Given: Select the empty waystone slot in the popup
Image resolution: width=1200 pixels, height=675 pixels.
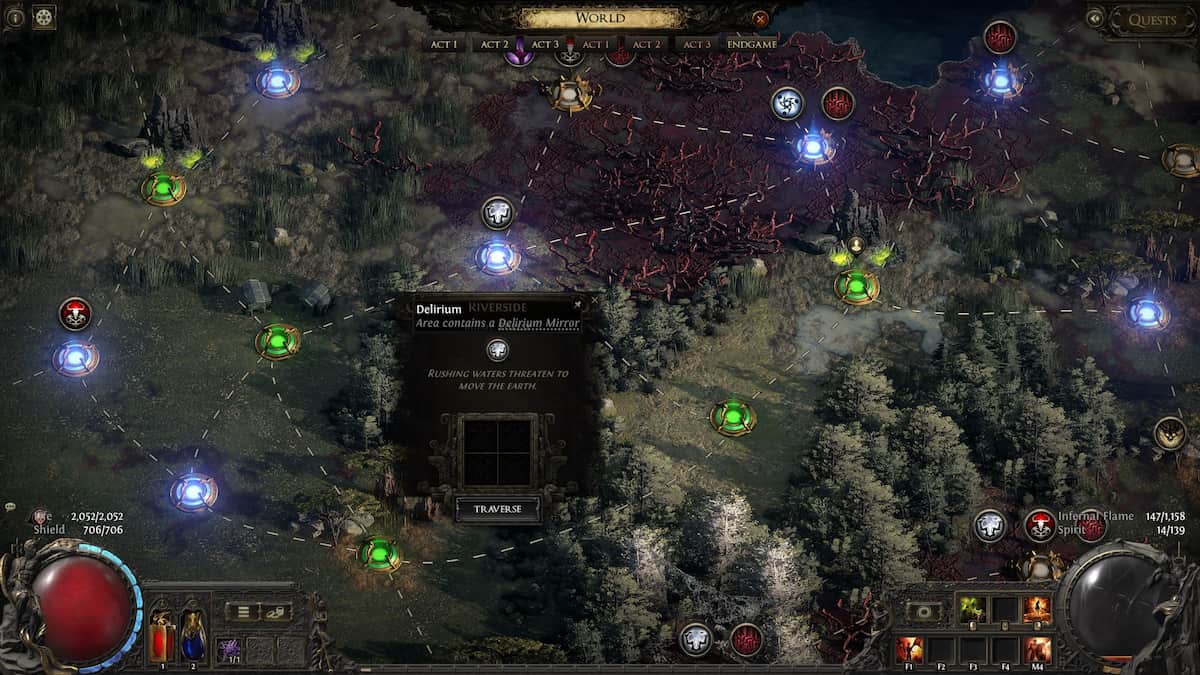Looking at the screenshot, I should 497,452.
